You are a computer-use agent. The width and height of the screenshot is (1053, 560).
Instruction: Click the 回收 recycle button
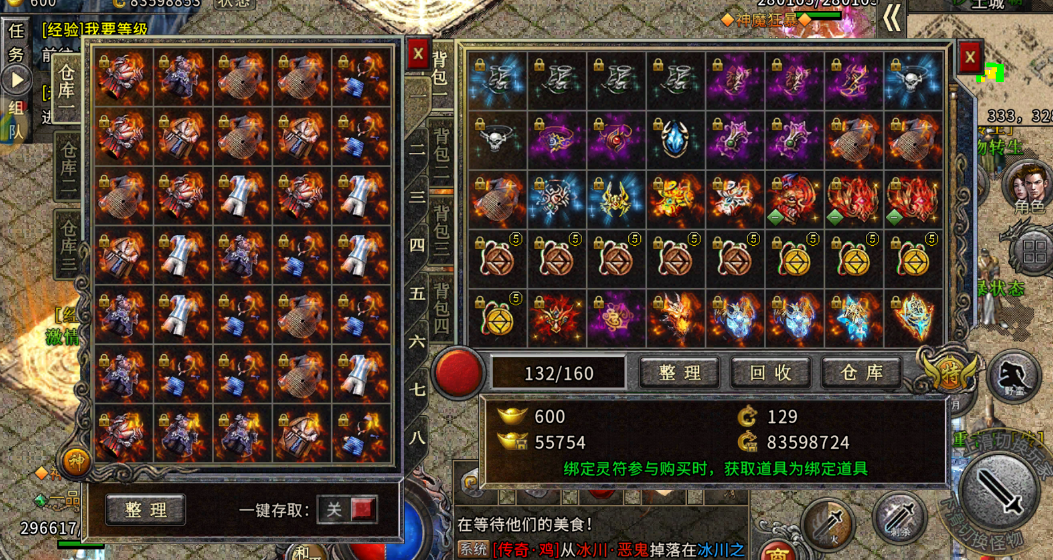[771, 373]
